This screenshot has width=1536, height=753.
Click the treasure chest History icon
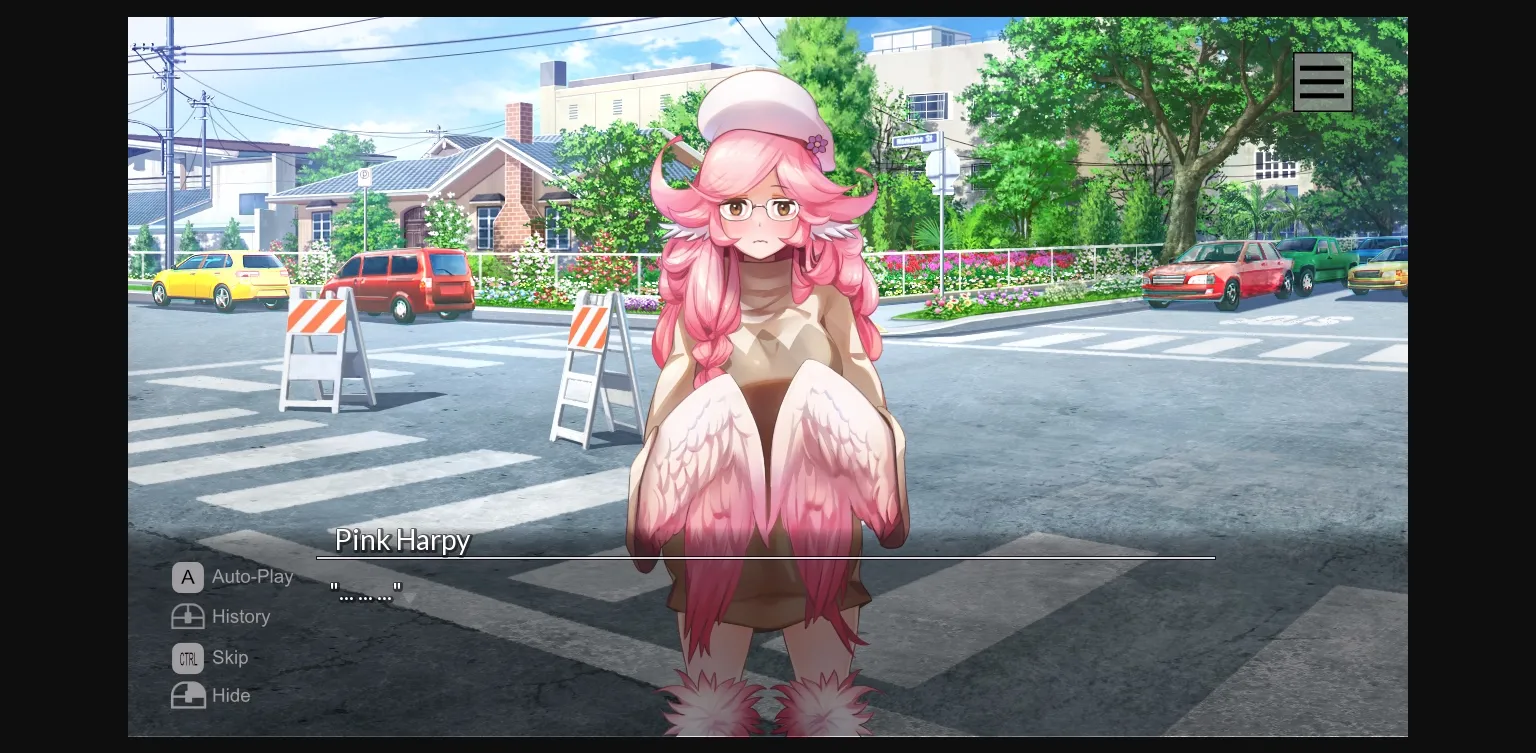[188, 617]
